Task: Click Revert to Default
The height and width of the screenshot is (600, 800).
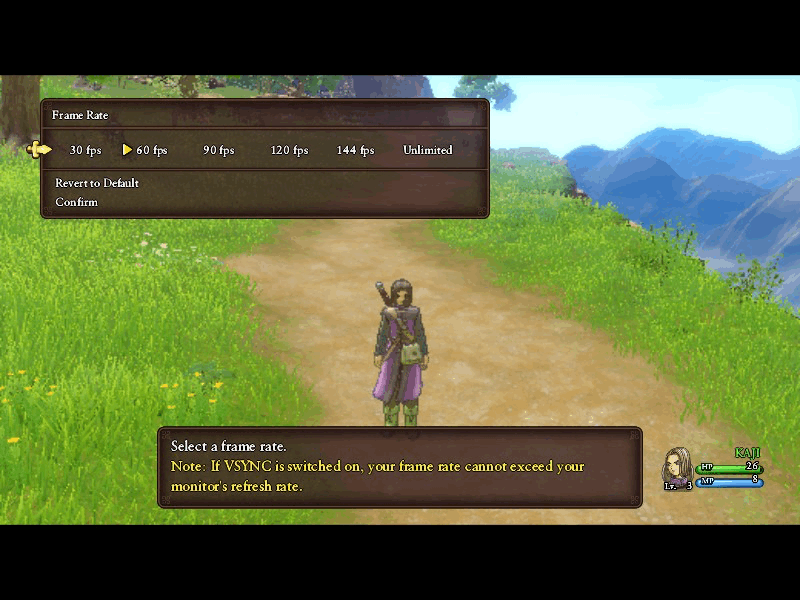Action: pos(97,183)
